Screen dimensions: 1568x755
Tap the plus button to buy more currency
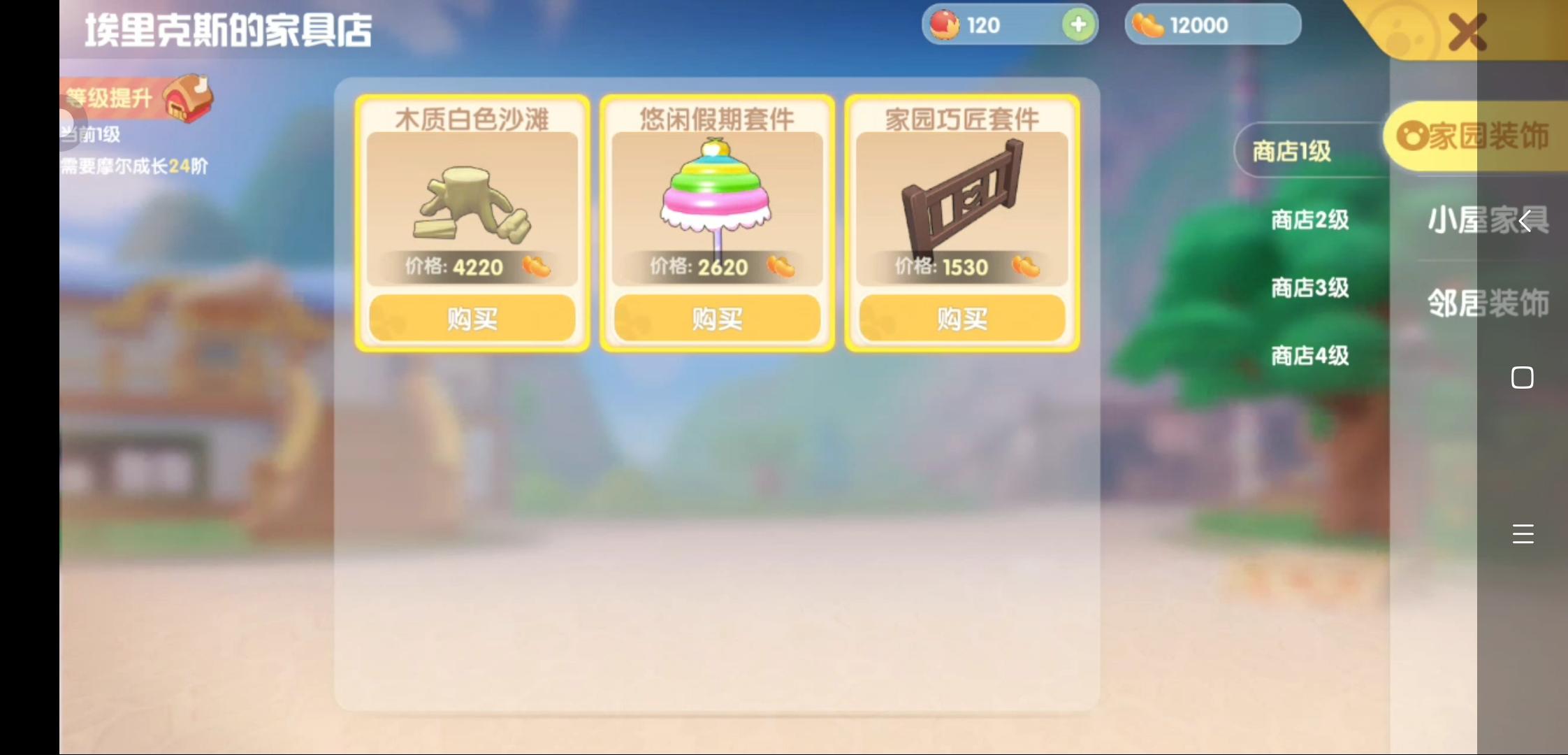click(1078, 24)
